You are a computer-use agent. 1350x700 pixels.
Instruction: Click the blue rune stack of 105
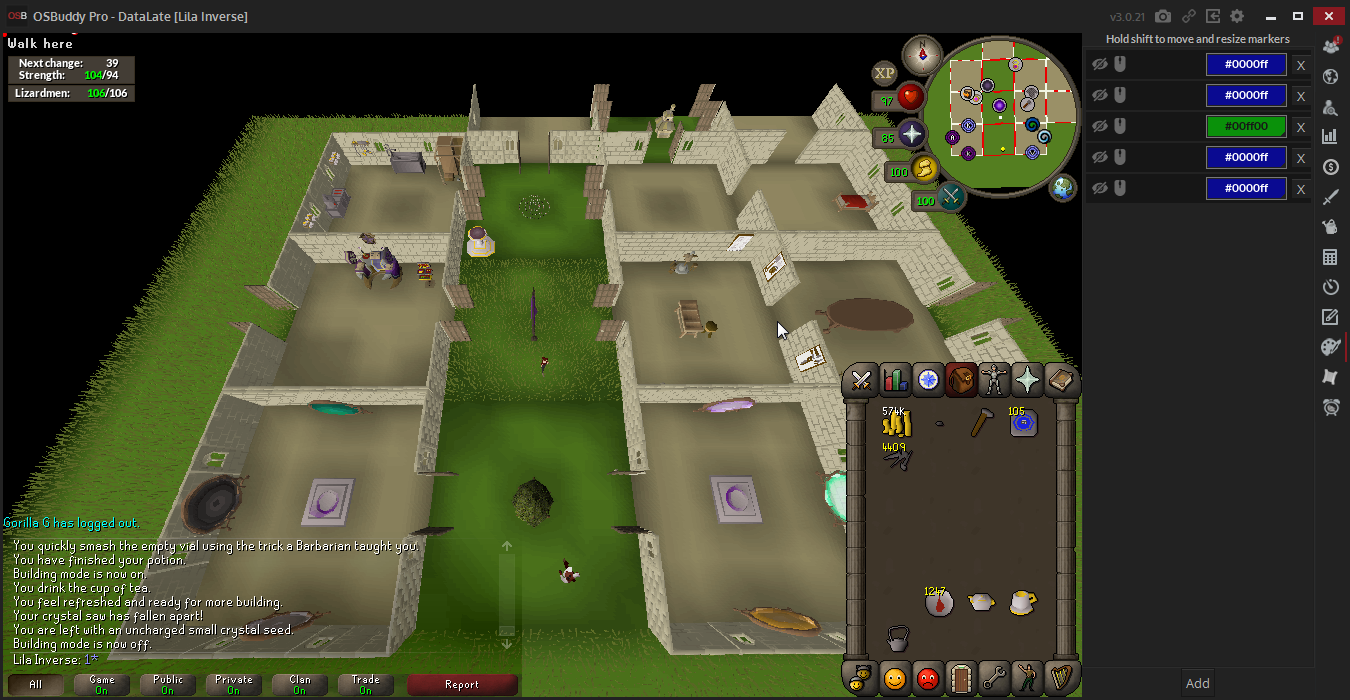click(1022, 424)
